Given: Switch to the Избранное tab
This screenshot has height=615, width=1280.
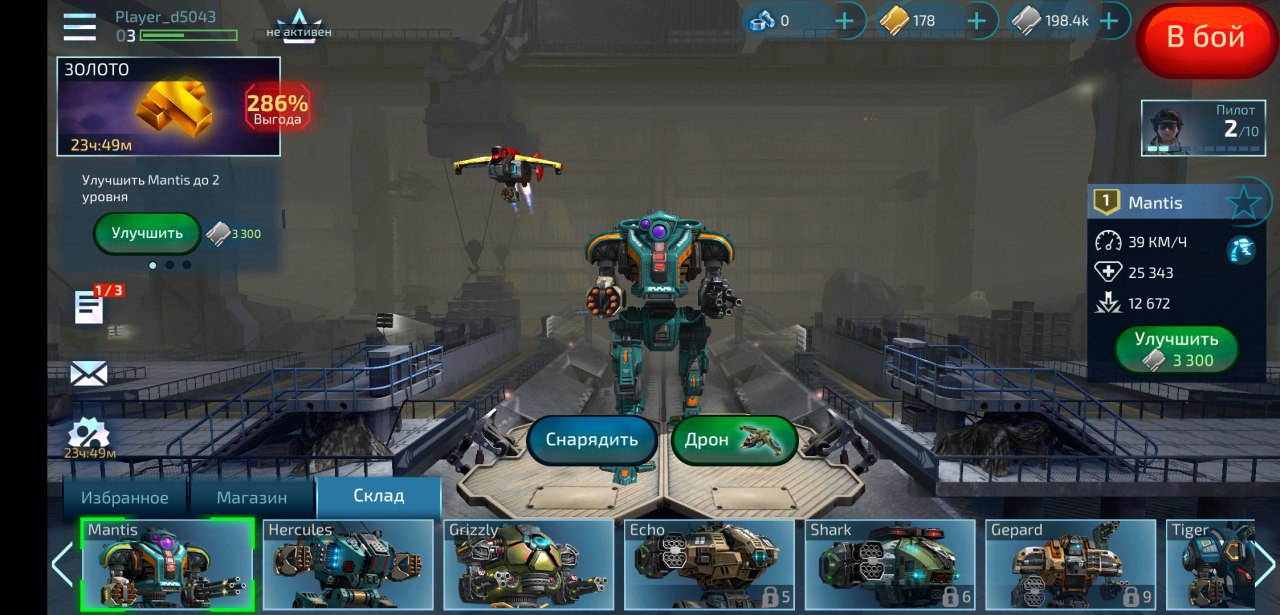Looking at the screenshot, I should tap(125, 497).
